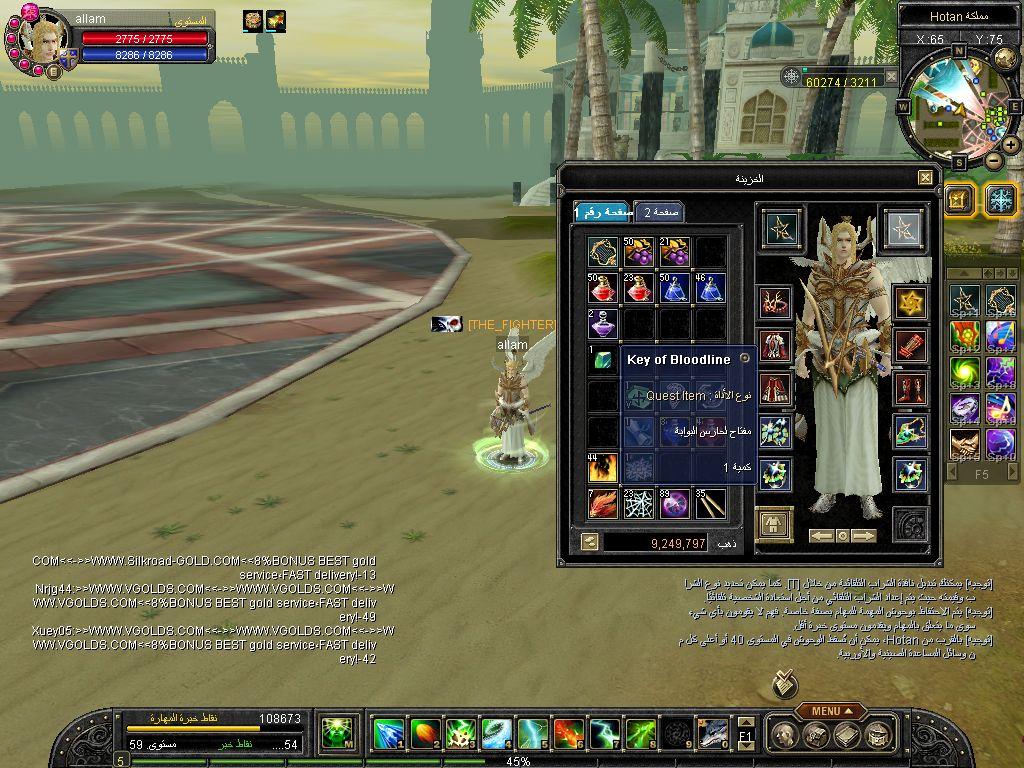Select the golden hexagram equipment slot
The height and width of the screenshot is (768, 1024).
tap(910, 302)
